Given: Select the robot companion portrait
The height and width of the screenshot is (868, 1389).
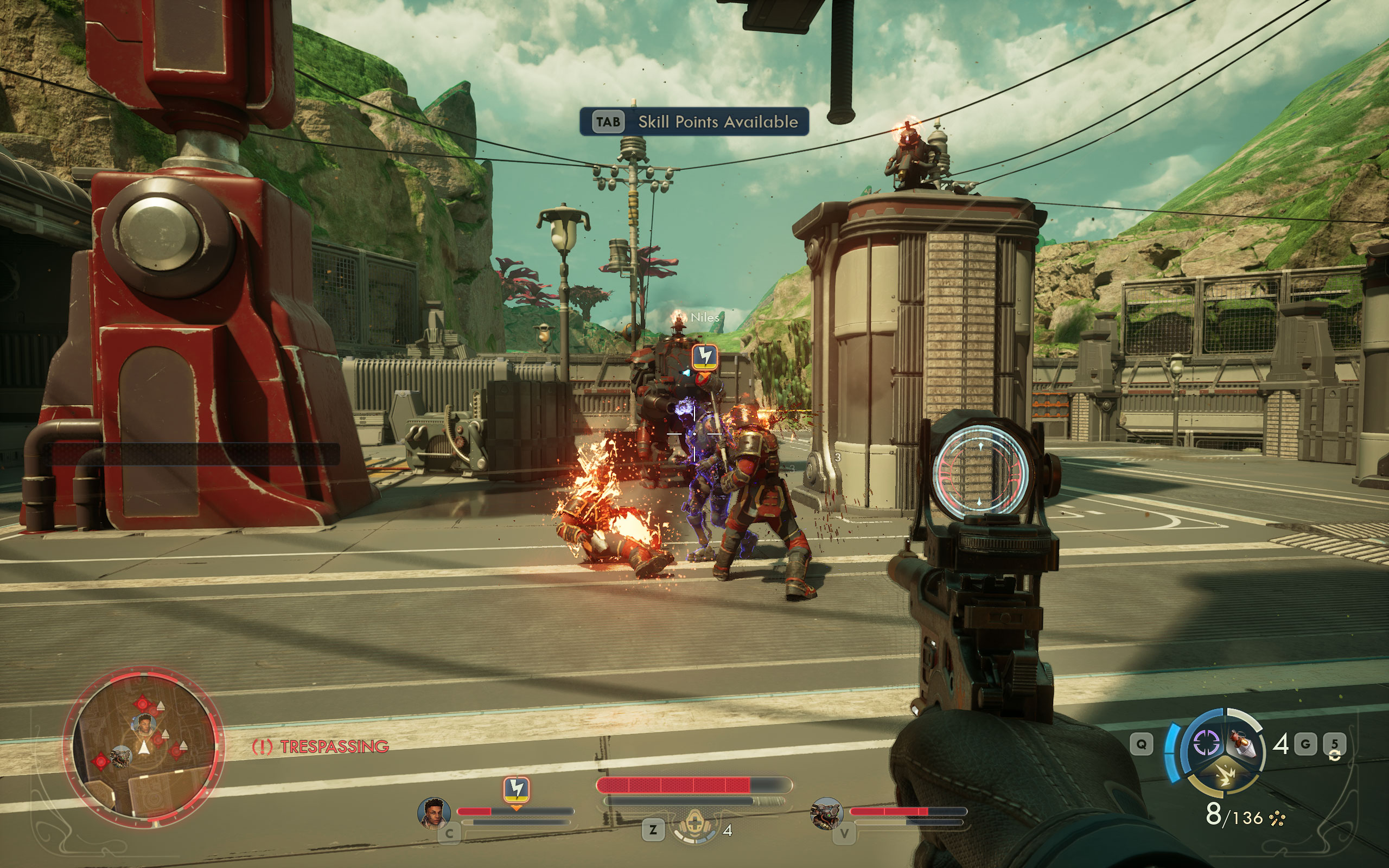Looking at the screenshot, I should (826, 813).
